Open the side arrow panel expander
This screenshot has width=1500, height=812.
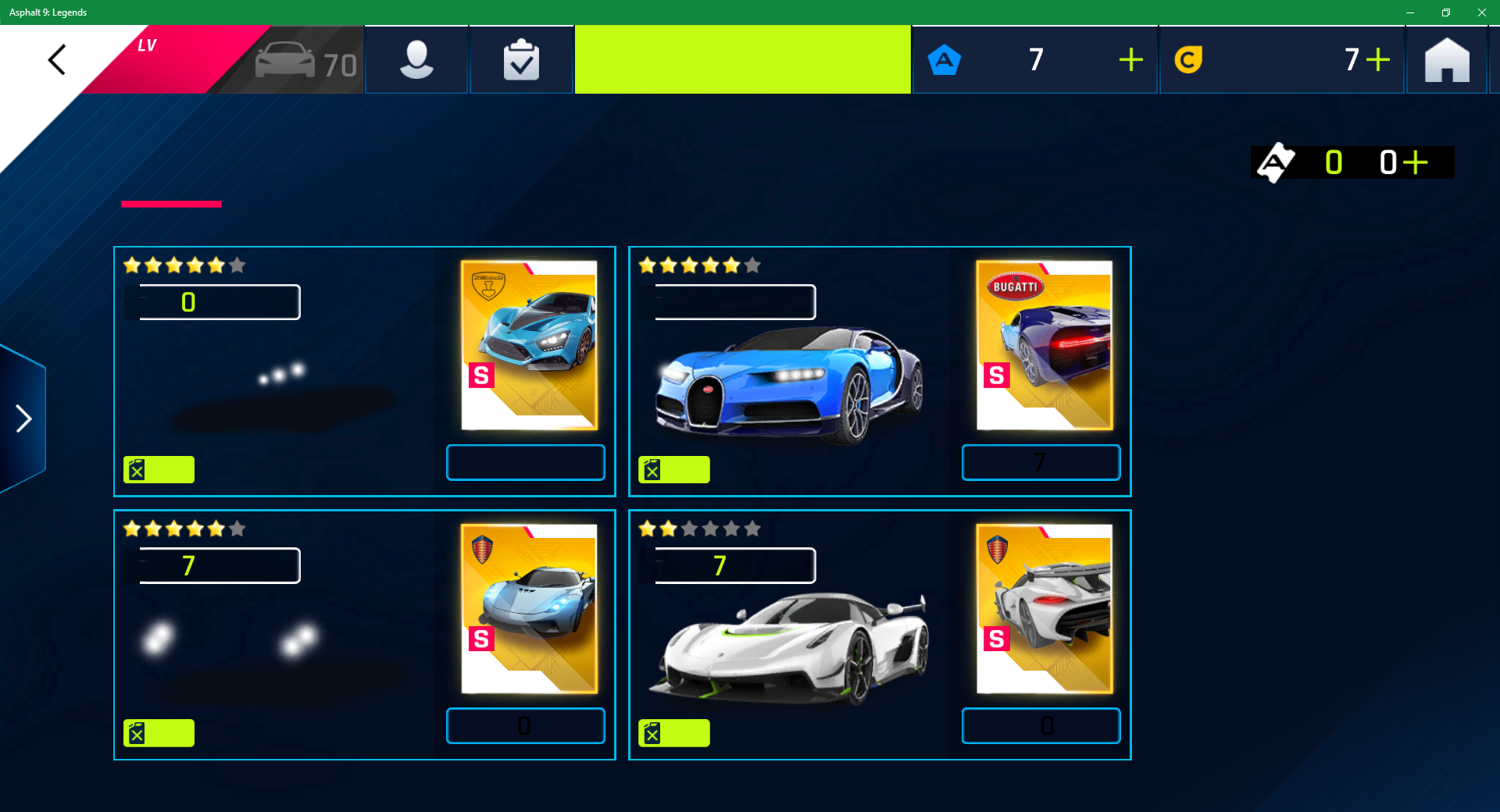tap(23, 419)
